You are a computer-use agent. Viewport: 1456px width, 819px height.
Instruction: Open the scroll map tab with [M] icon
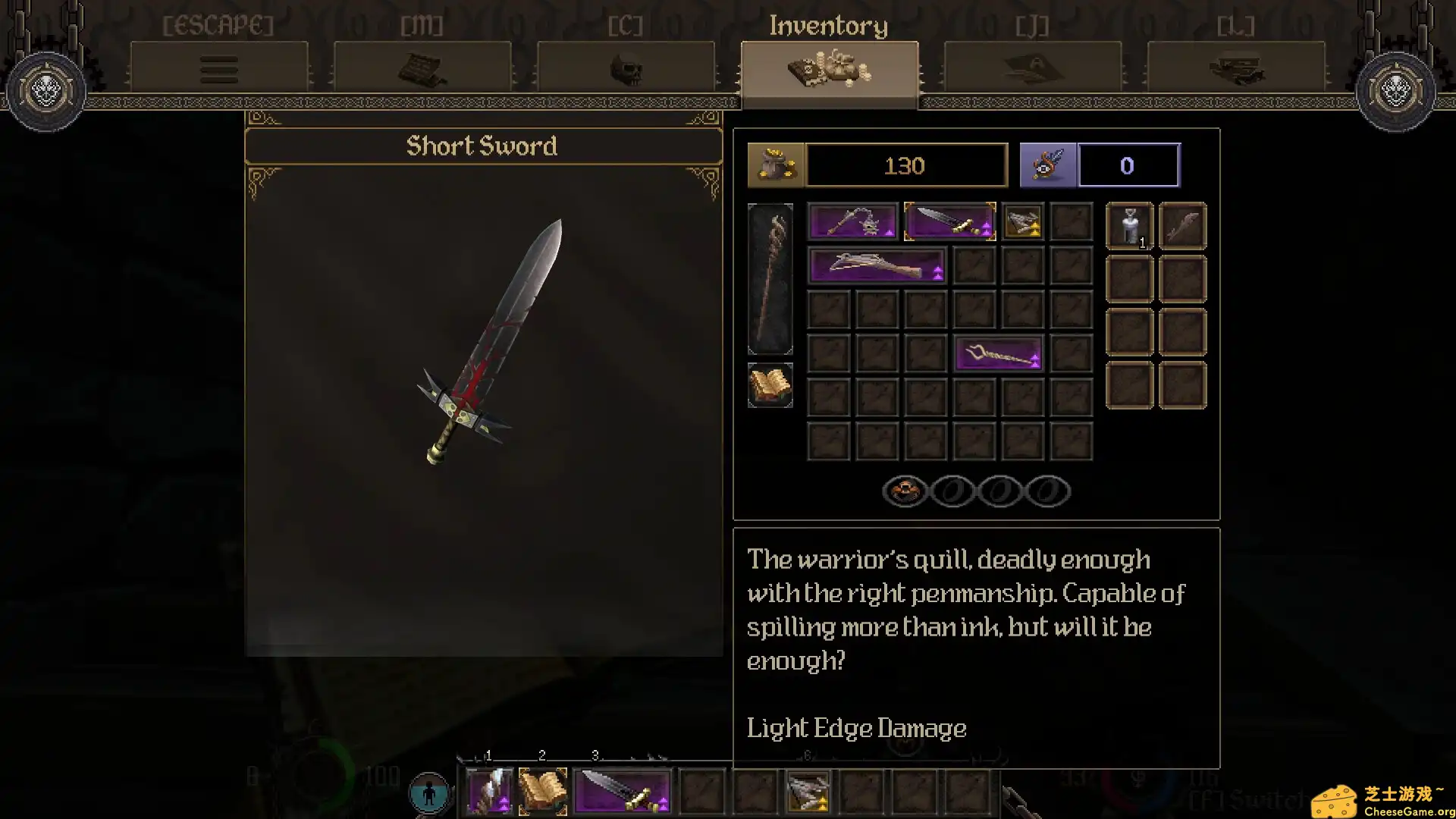pos(422,70)
